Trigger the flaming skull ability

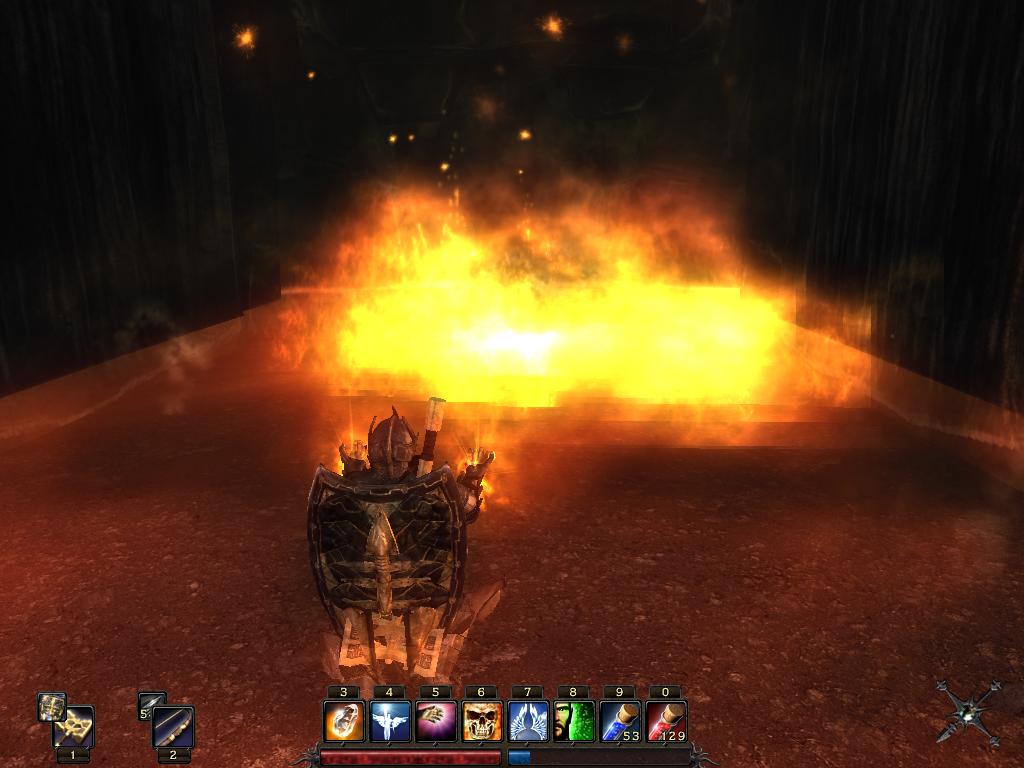pos(482,721)
